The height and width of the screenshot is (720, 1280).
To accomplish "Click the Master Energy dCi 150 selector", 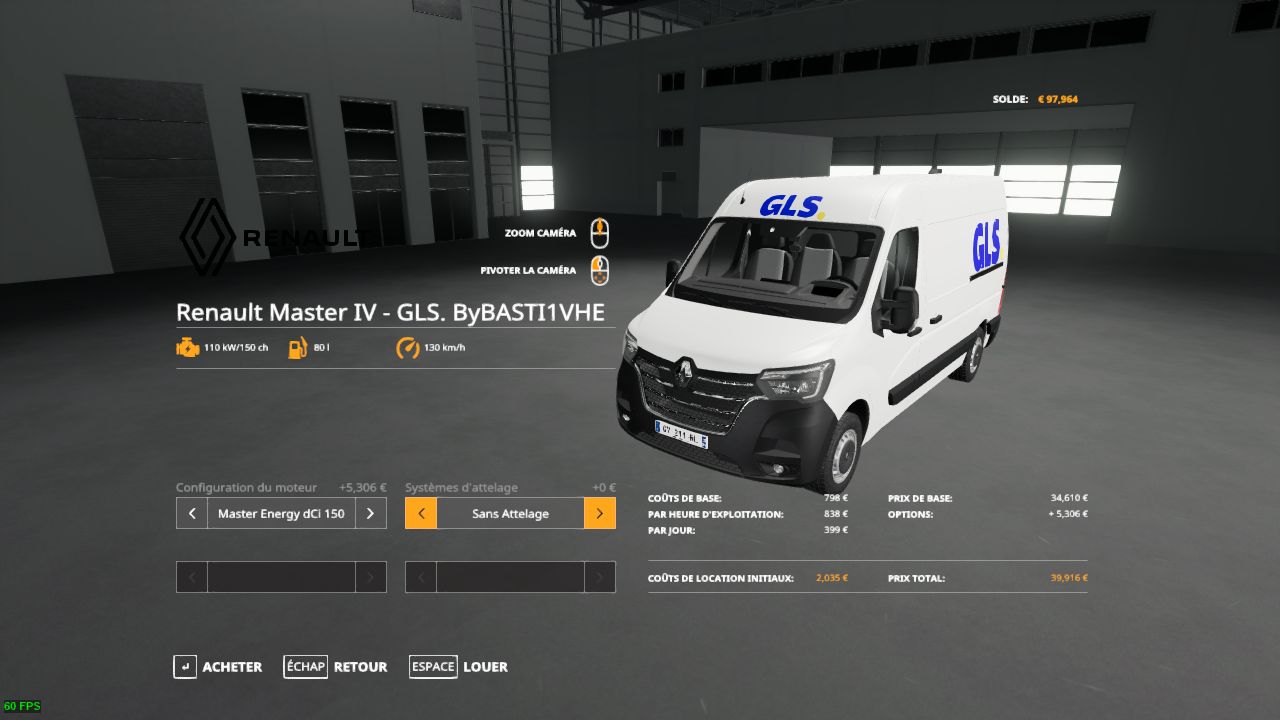I will (x=281, y=513).
